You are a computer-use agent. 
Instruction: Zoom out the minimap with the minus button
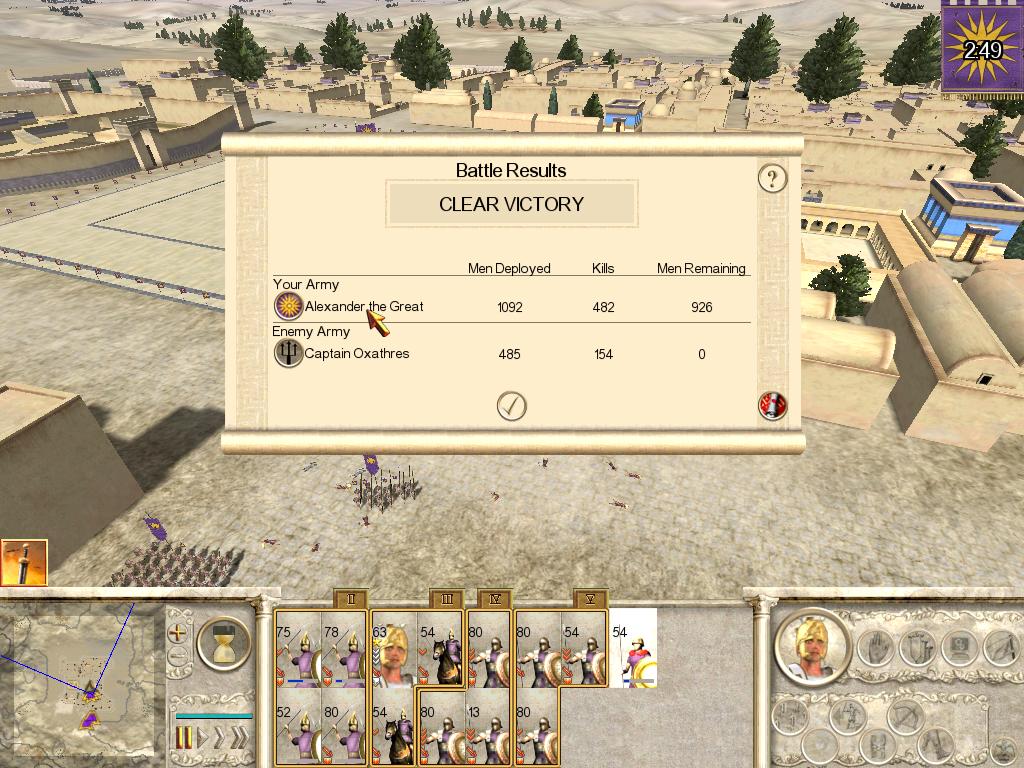tap(179, 657)
